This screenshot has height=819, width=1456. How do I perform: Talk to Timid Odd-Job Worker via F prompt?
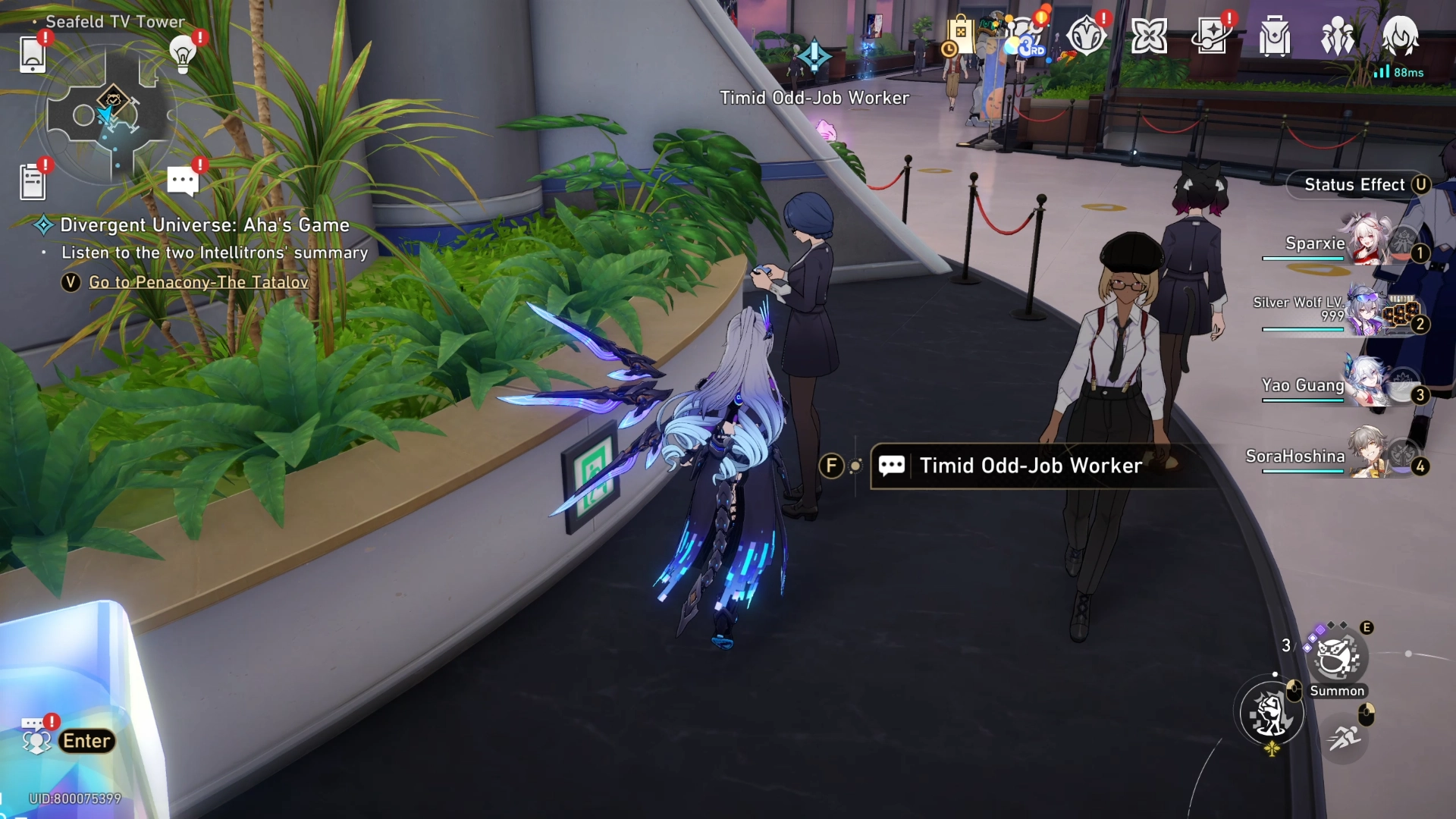(833, 466)
